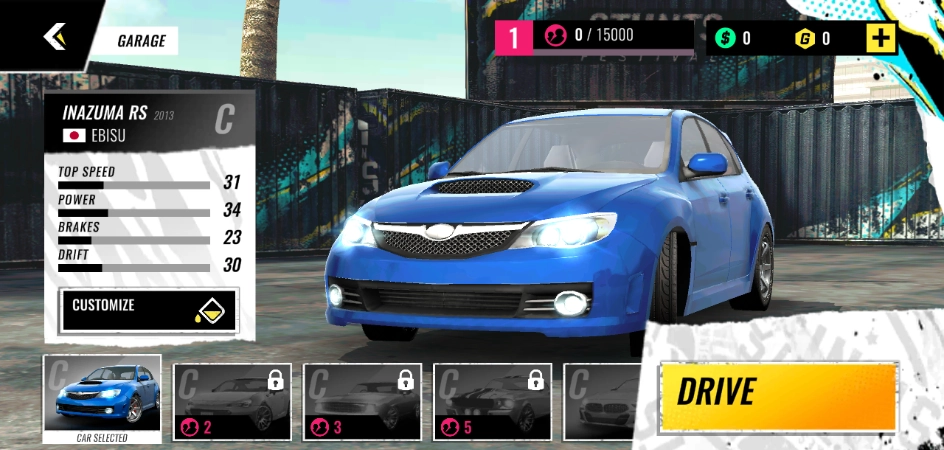Go back using the arrow button
Image resolution: width=944 pixels, height=450 pixels.
[x=53, y=37]
